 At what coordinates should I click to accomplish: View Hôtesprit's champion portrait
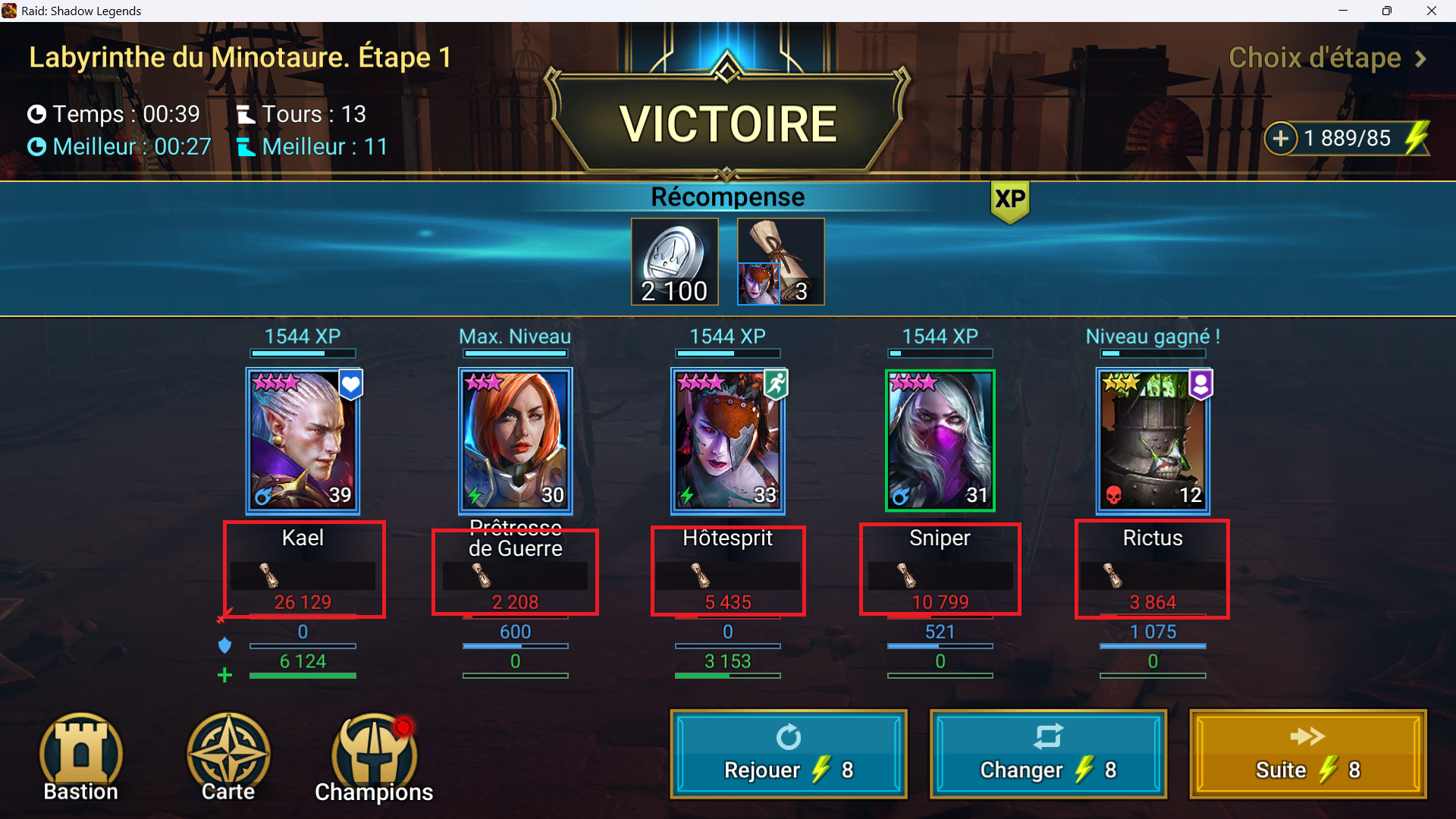pos(728,440)
